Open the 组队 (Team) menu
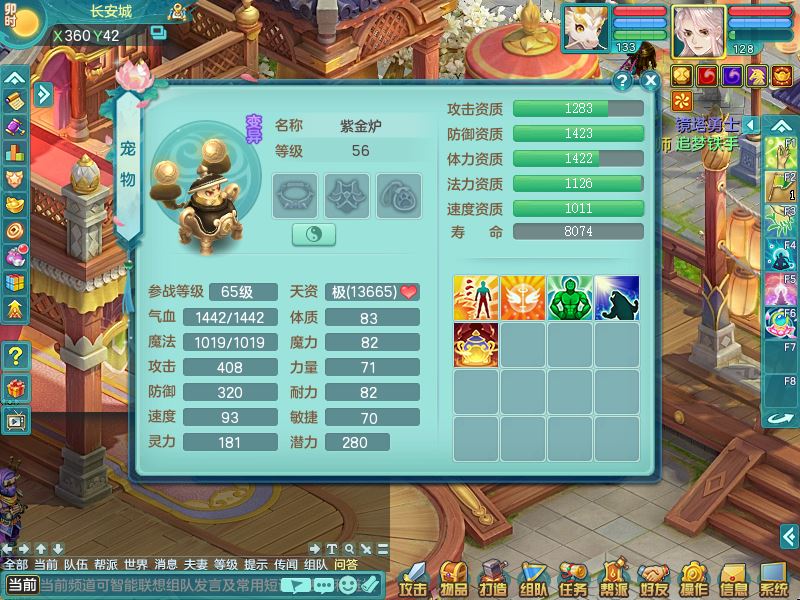This screenshot has height=600, width=800. (x=533, y=579)
